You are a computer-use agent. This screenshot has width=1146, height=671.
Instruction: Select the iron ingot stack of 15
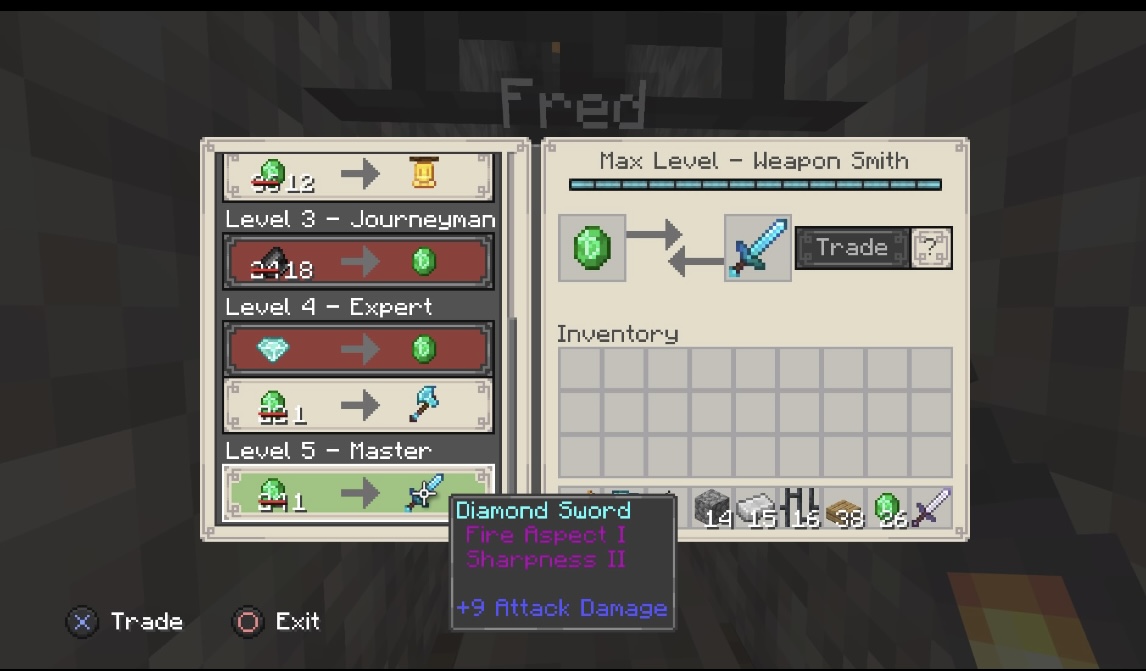pyautogui.click(x=755, y=508)
